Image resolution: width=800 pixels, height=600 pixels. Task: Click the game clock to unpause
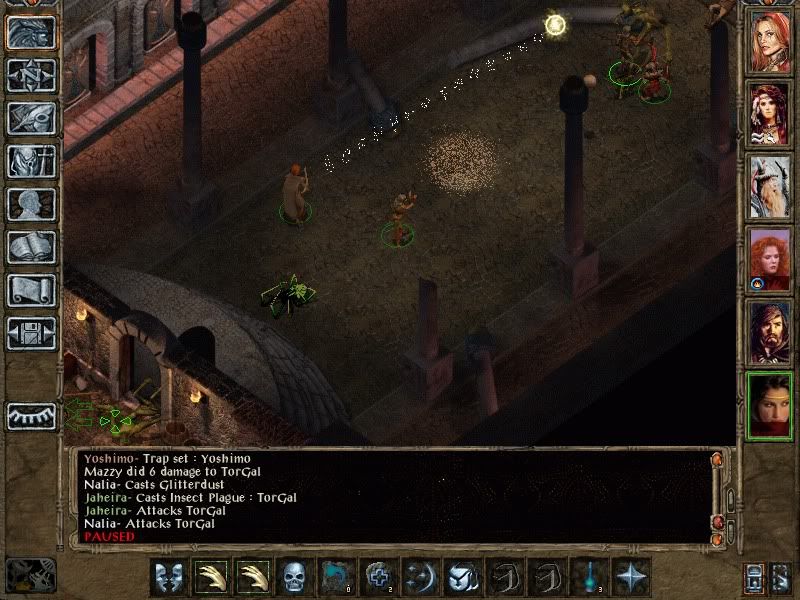(x=31, y=575)
